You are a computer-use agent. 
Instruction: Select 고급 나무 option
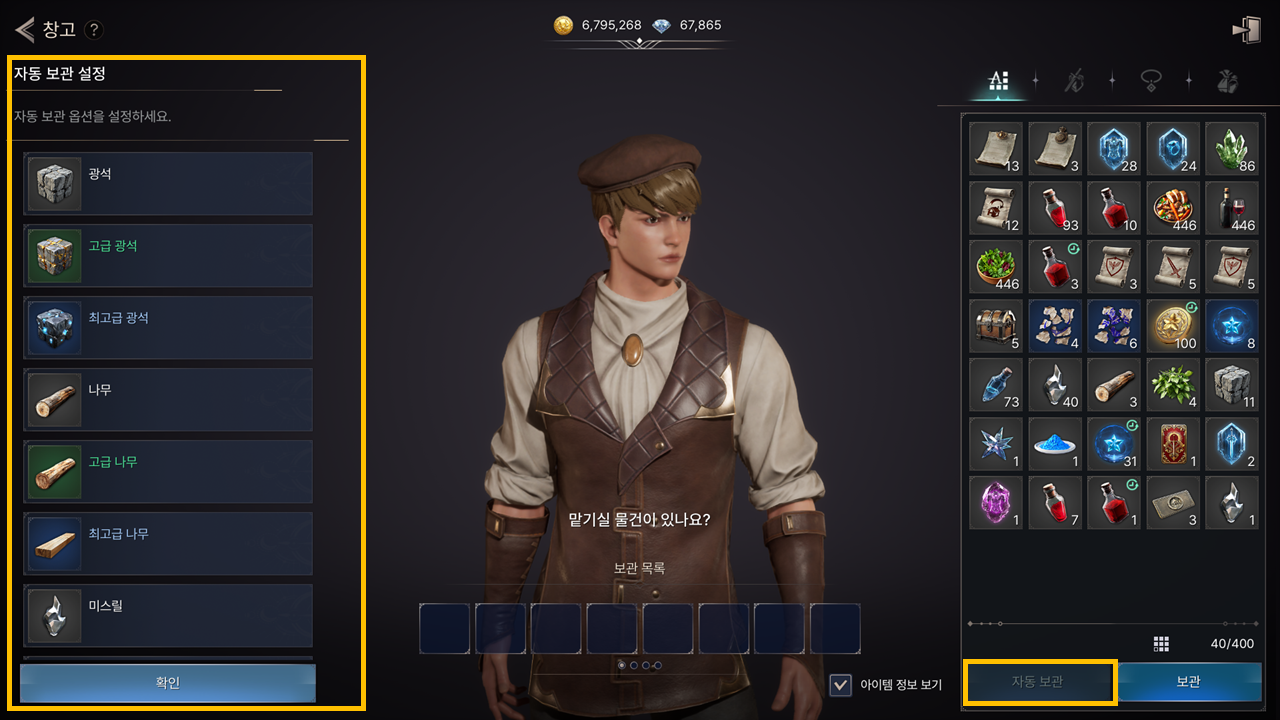(x=168, y=471)
